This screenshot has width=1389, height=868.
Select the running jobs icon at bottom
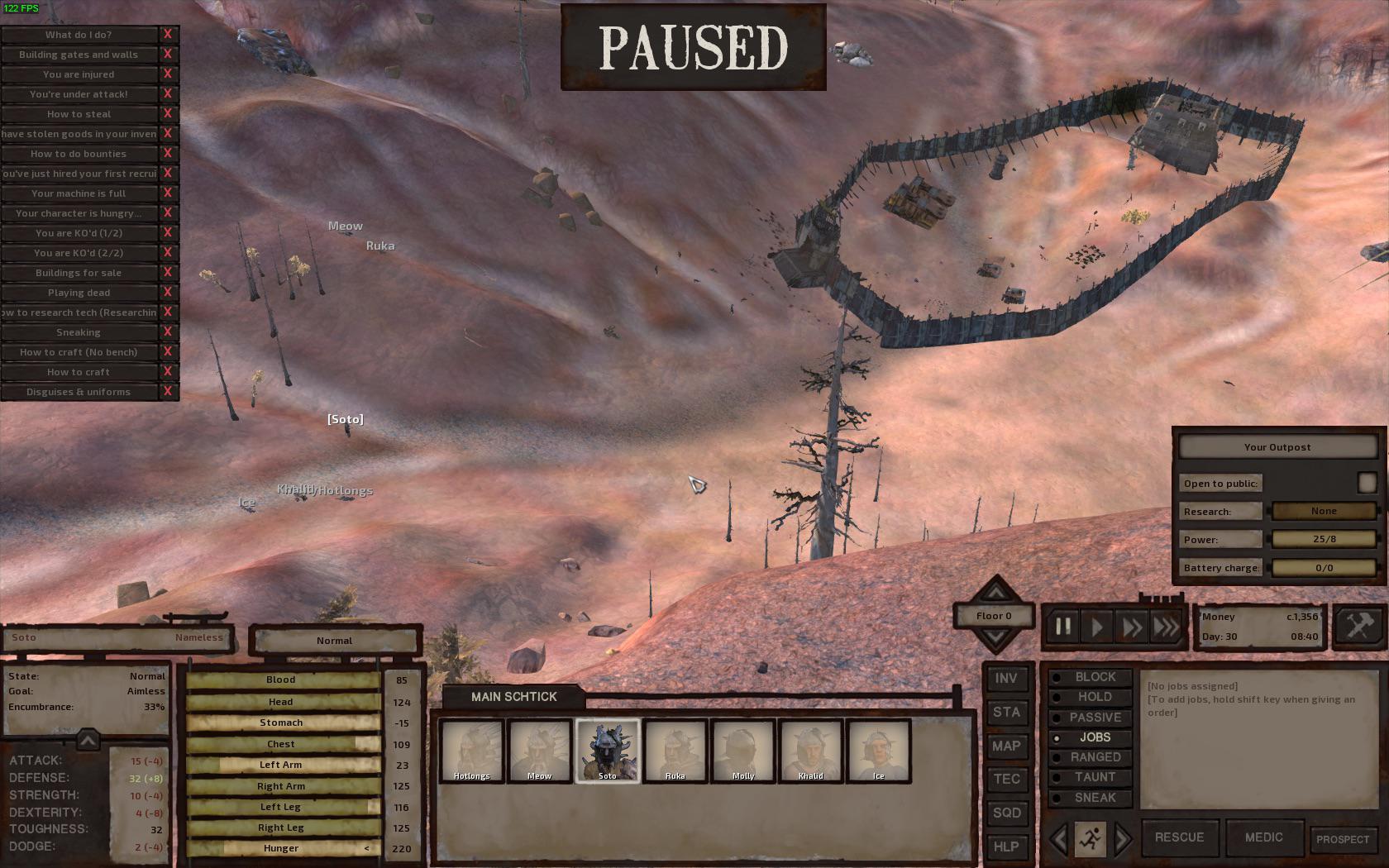click(1091, 837)
